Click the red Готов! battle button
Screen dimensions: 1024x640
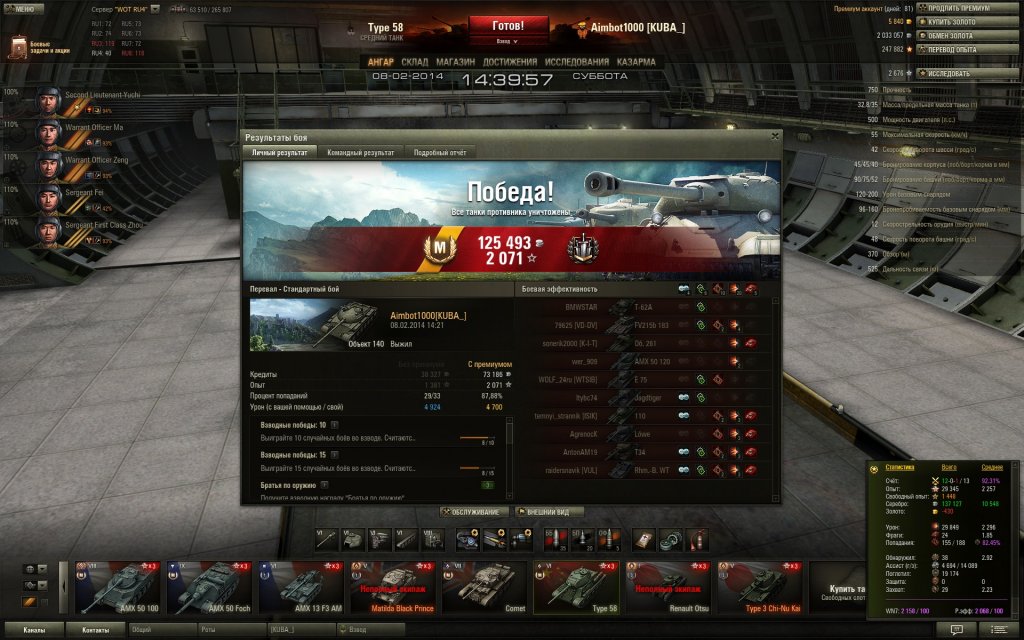[508, 25]
